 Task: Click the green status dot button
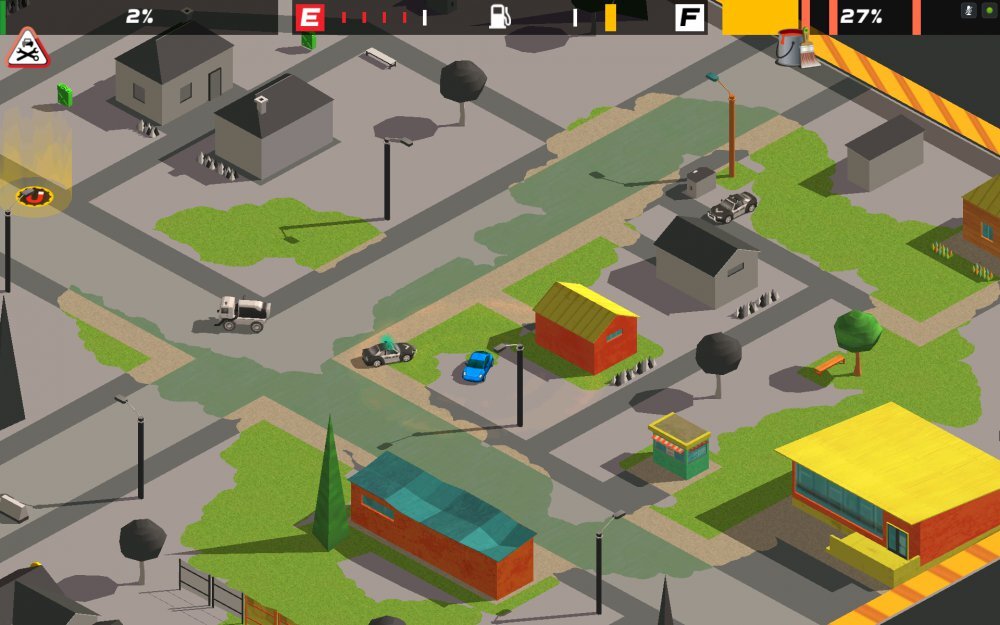989,11
